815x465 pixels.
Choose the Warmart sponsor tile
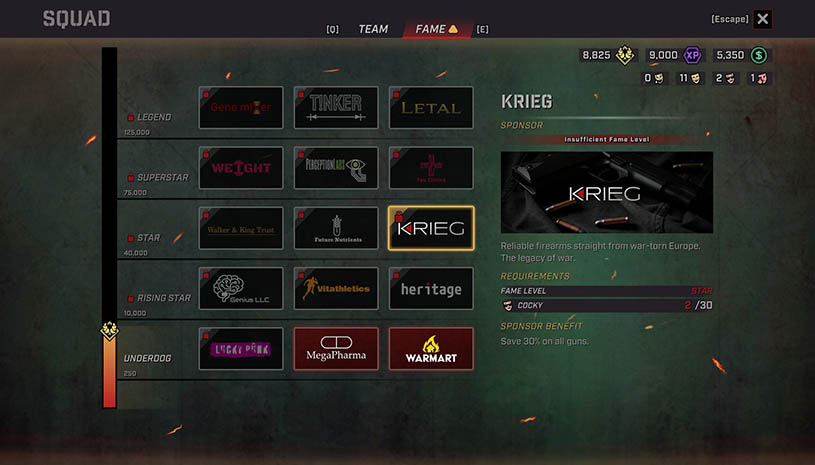(x=431, y=349)
